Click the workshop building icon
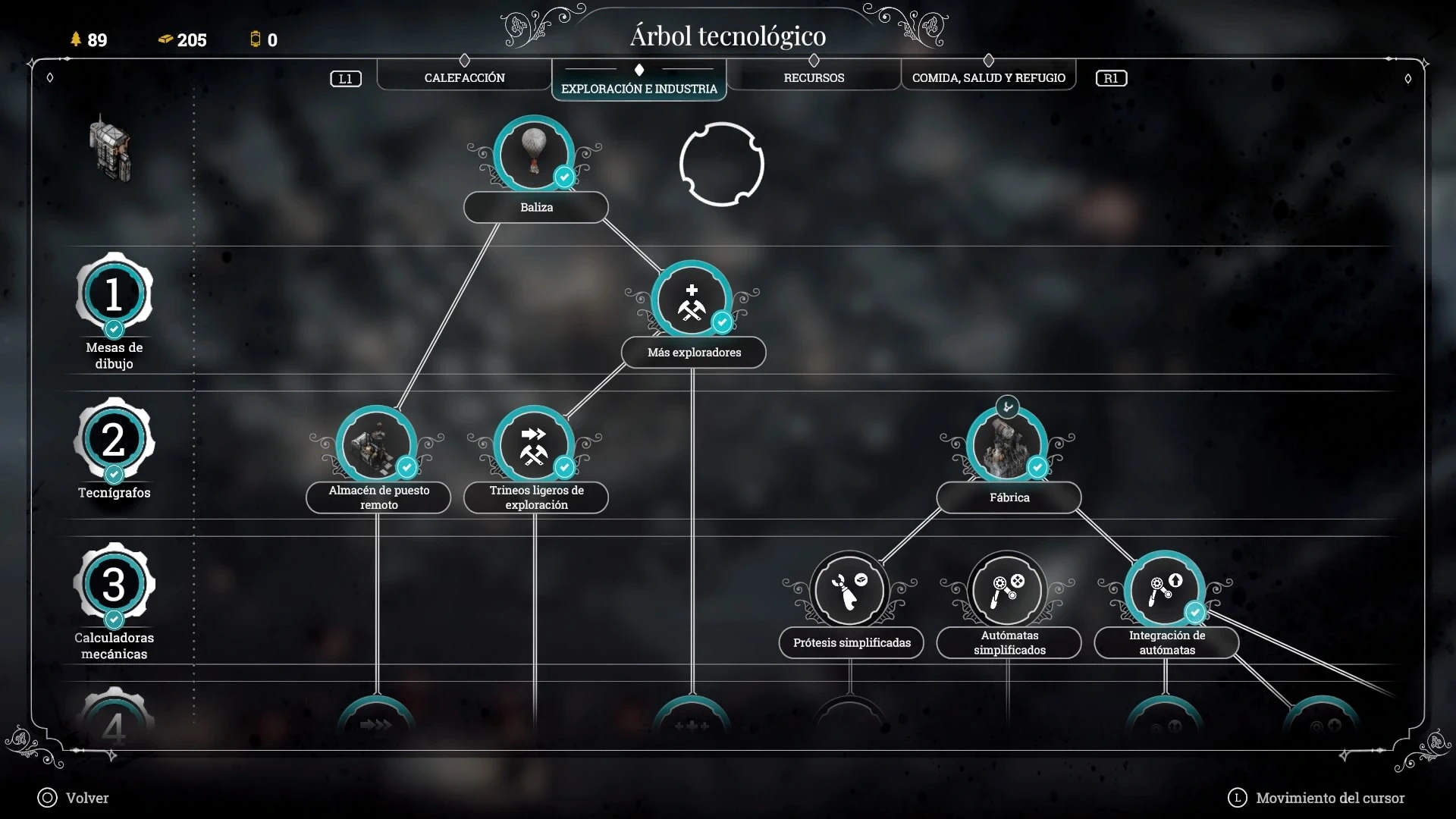This screenshot has width=1456, height=819. point(111,148)
